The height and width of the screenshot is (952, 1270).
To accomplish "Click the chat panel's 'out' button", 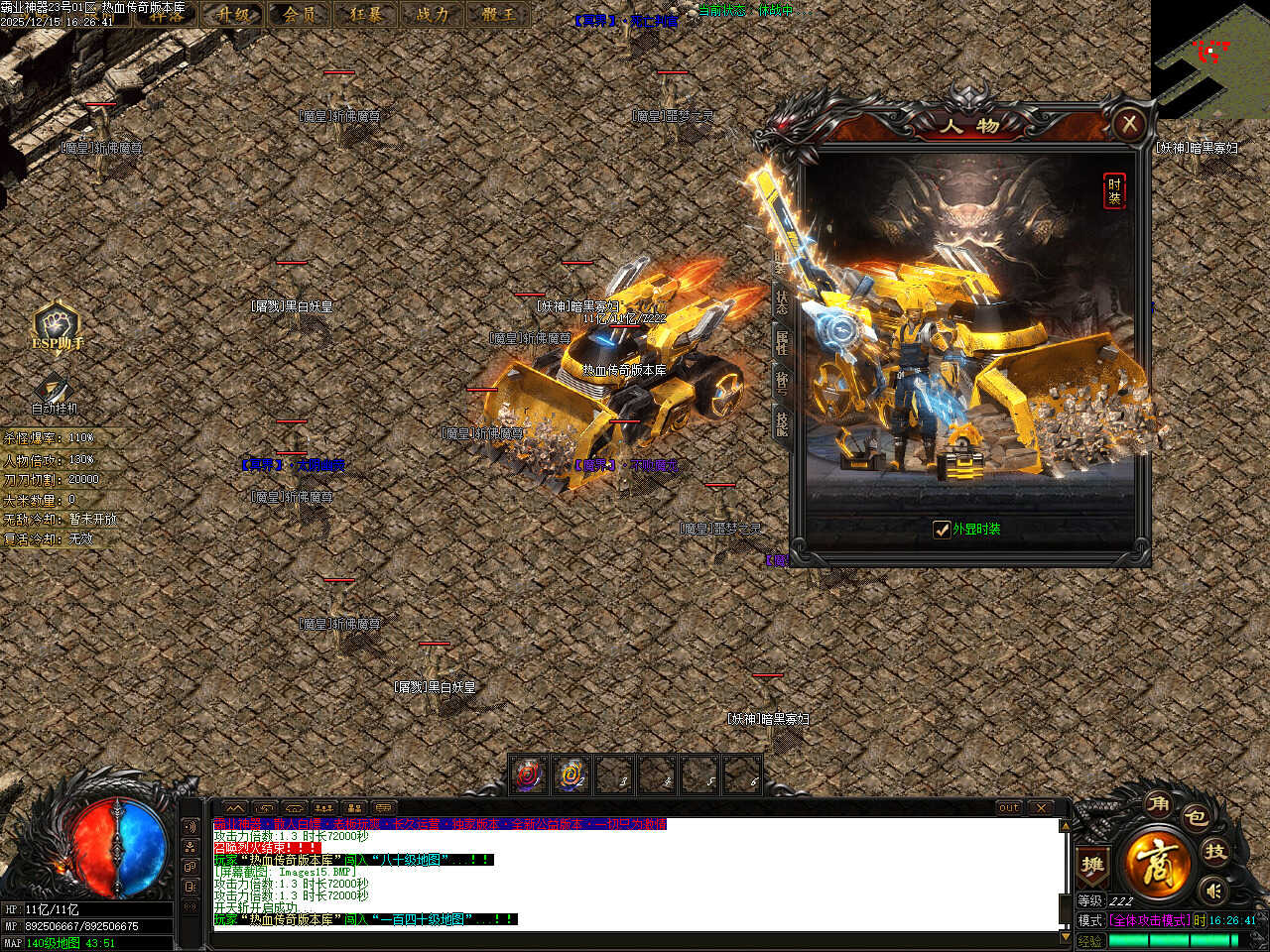I will pos(1009,808).
